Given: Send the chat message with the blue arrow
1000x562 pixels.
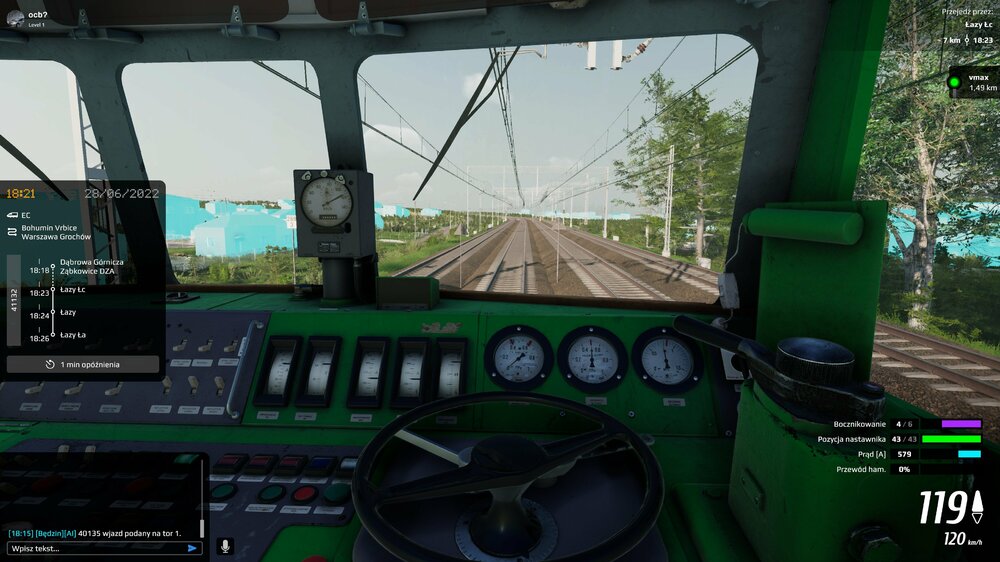Looking at the screenshot, I should 192,548.
